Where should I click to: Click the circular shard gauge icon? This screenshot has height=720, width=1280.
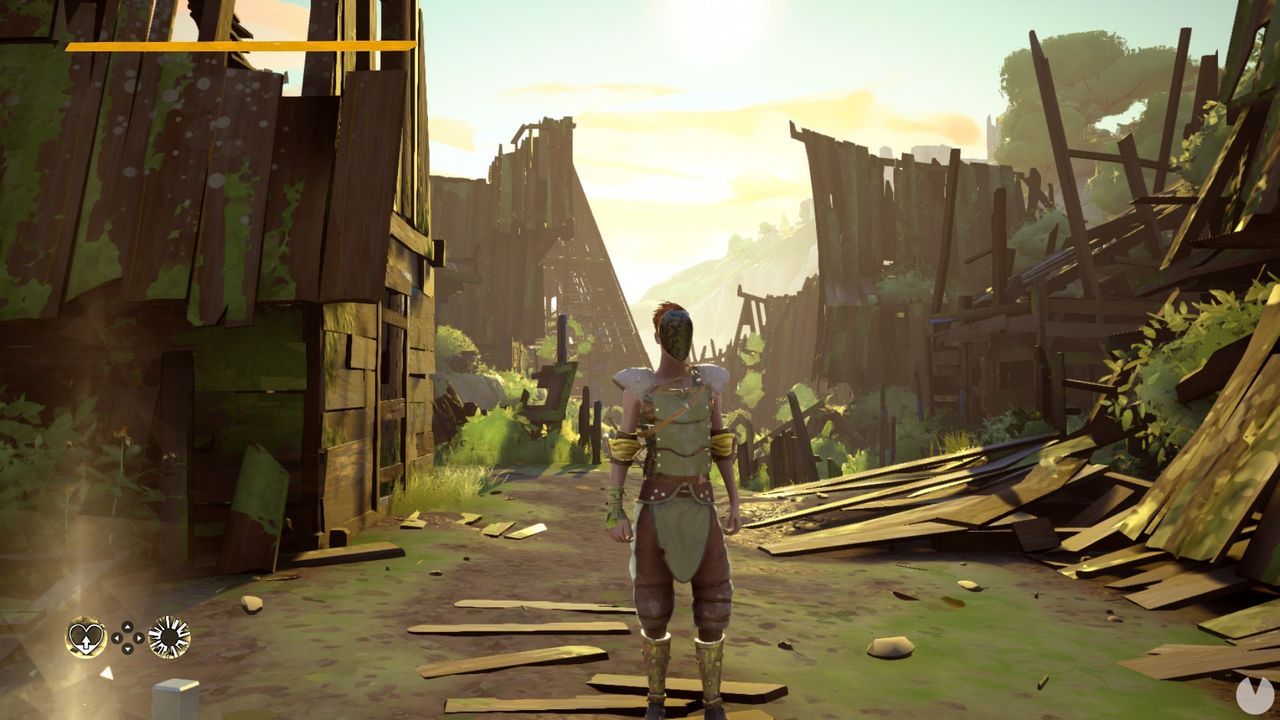[x=168, y=636]
